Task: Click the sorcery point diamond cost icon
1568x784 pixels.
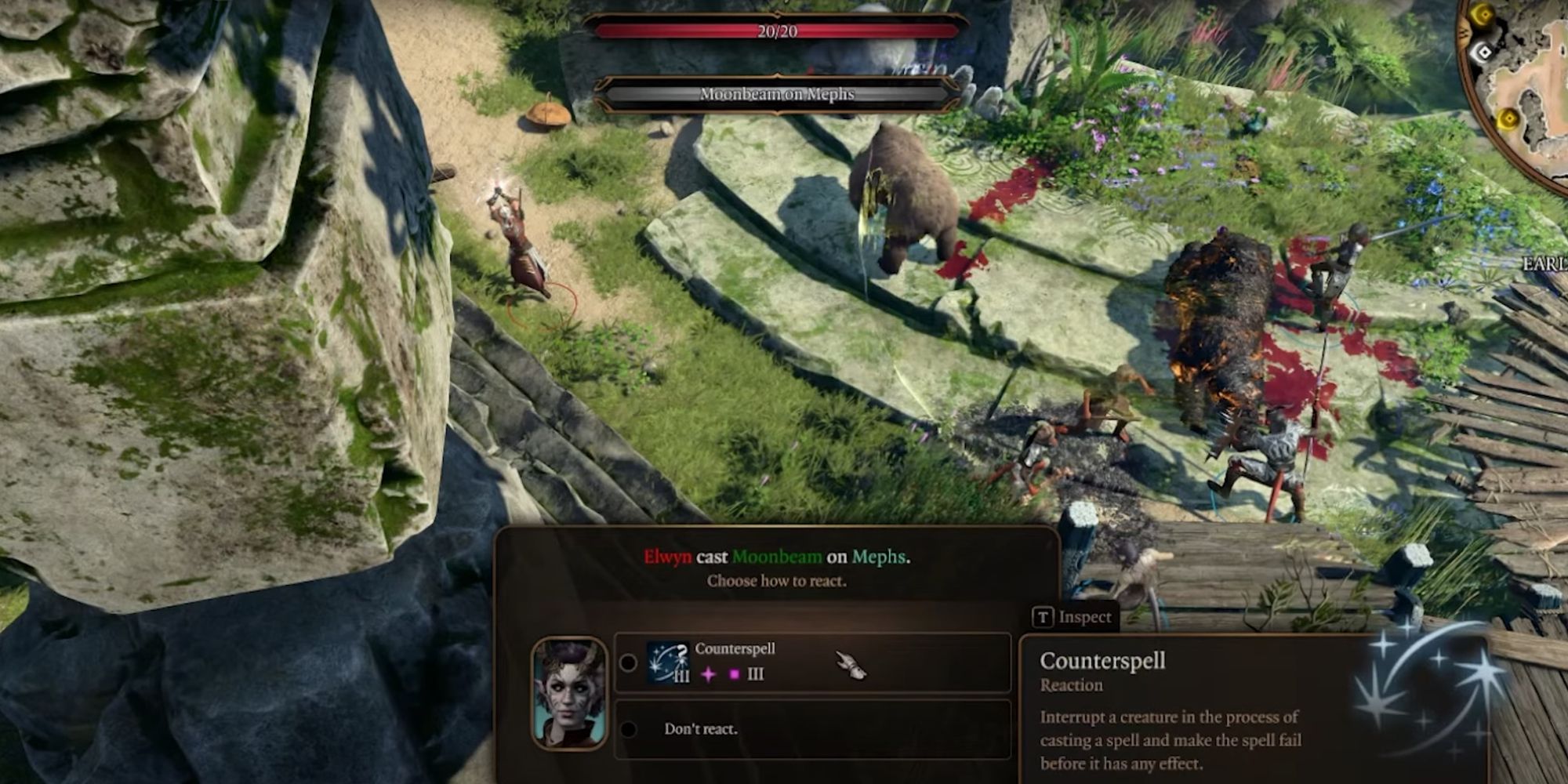Action: click(708, 673)
